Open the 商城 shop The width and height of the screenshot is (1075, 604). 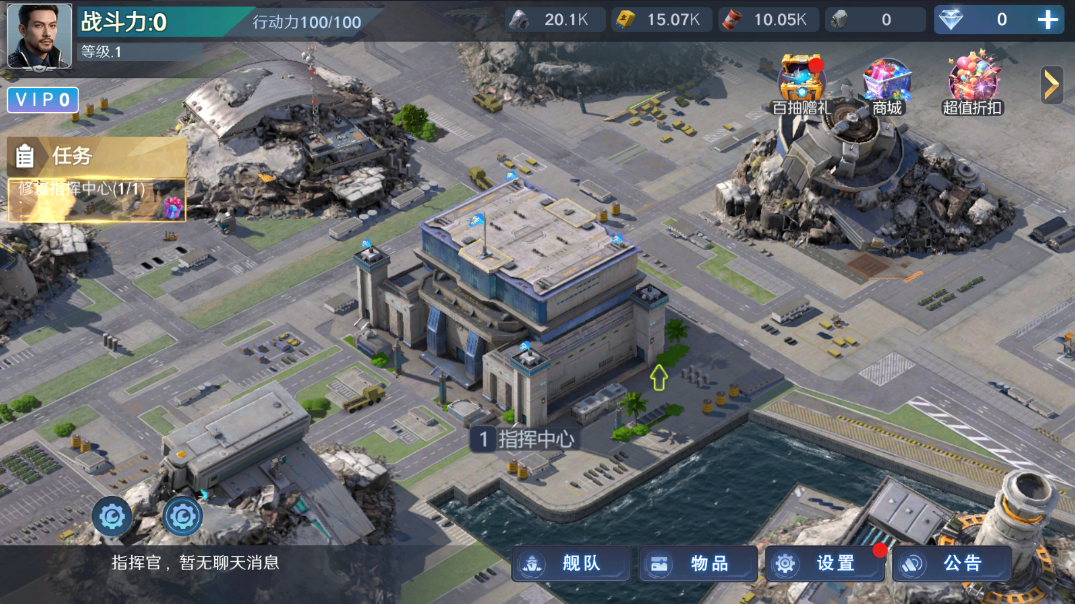click(887, 82)
